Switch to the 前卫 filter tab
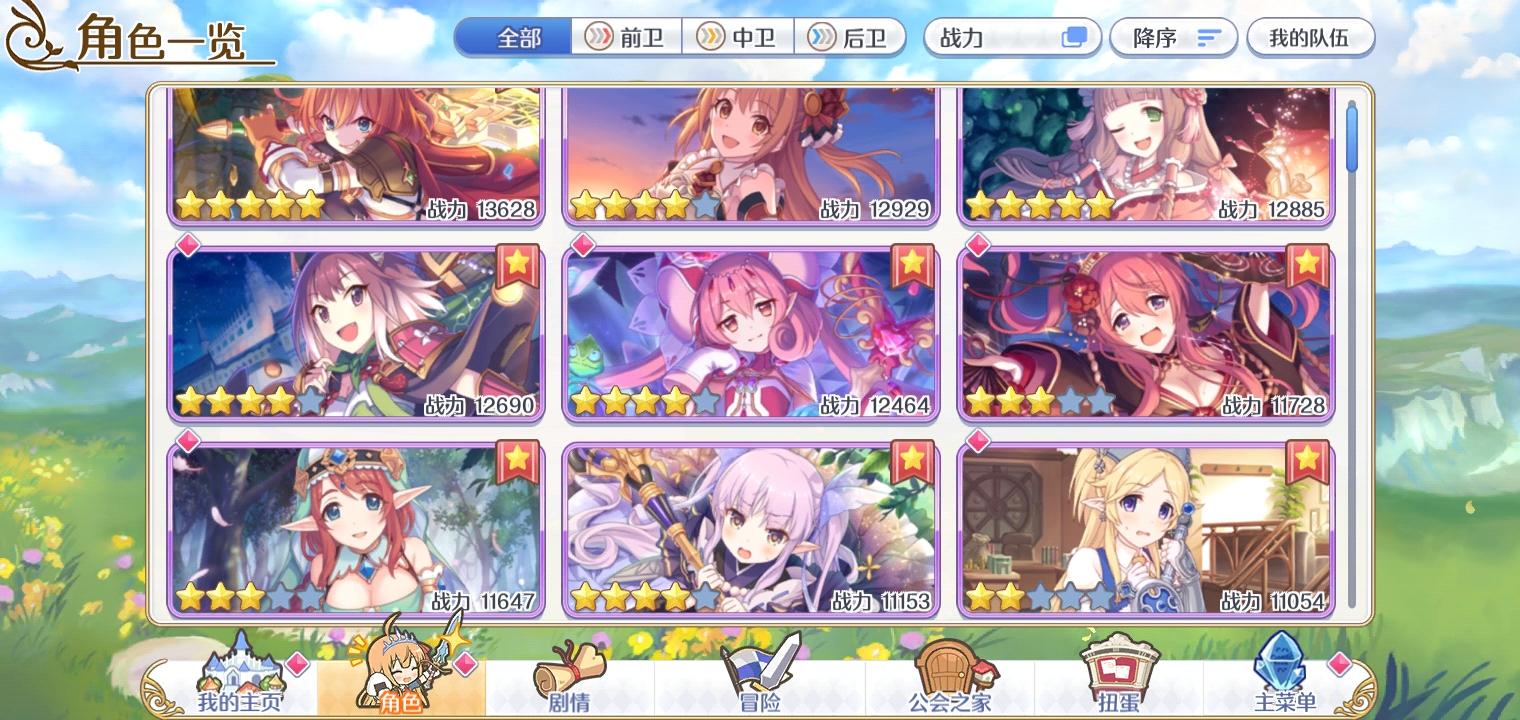The width and height of the screenshot is (1520, 720). pyautogui.click(x=628, y=37)
